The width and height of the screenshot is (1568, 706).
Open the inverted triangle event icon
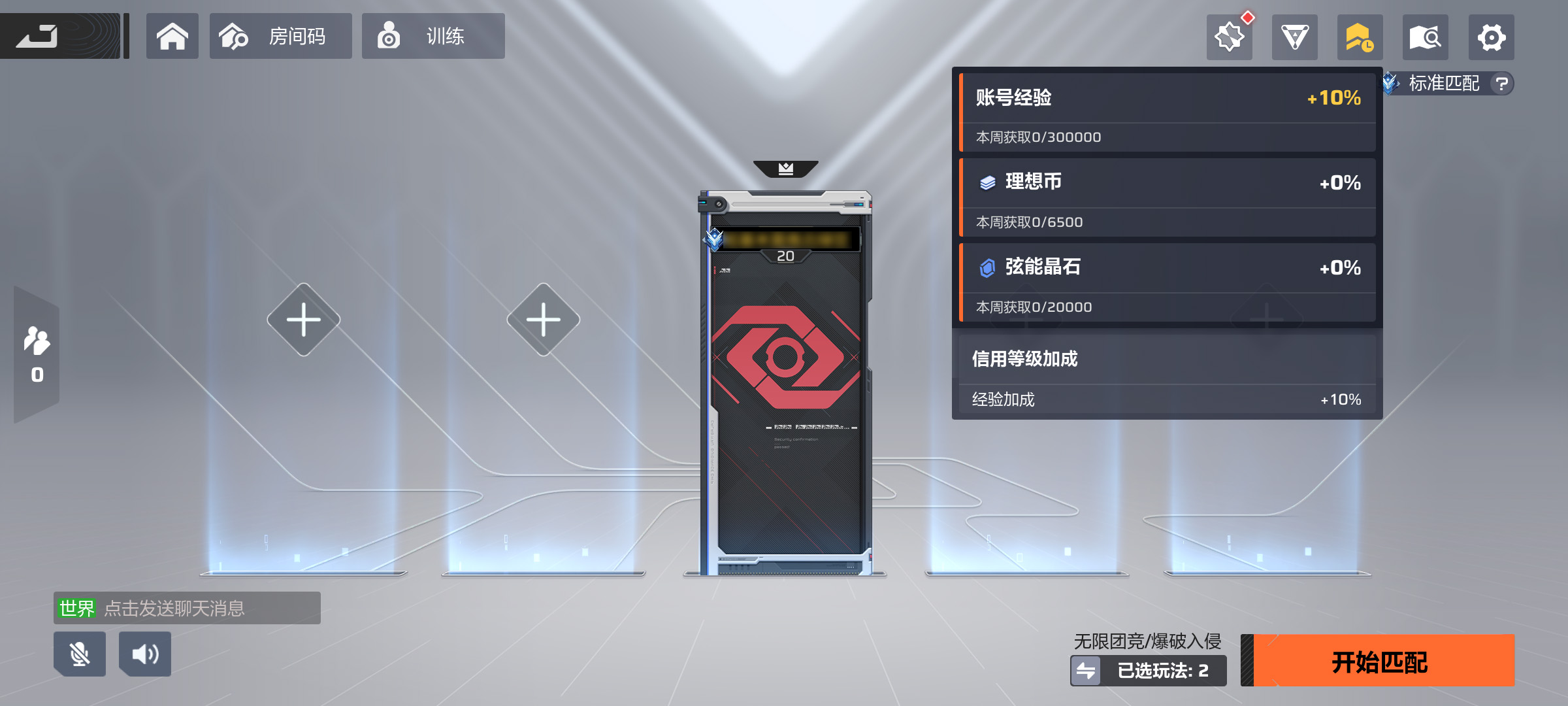click(1294, 37)
